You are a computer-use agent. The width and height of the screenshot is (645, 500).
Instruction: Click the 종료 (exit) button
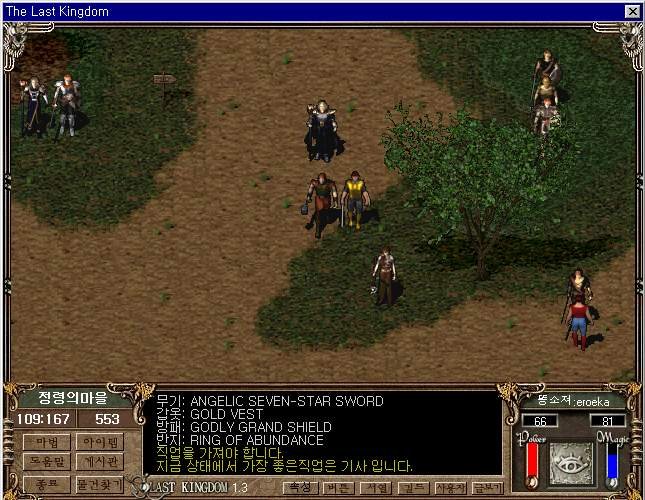46,484
